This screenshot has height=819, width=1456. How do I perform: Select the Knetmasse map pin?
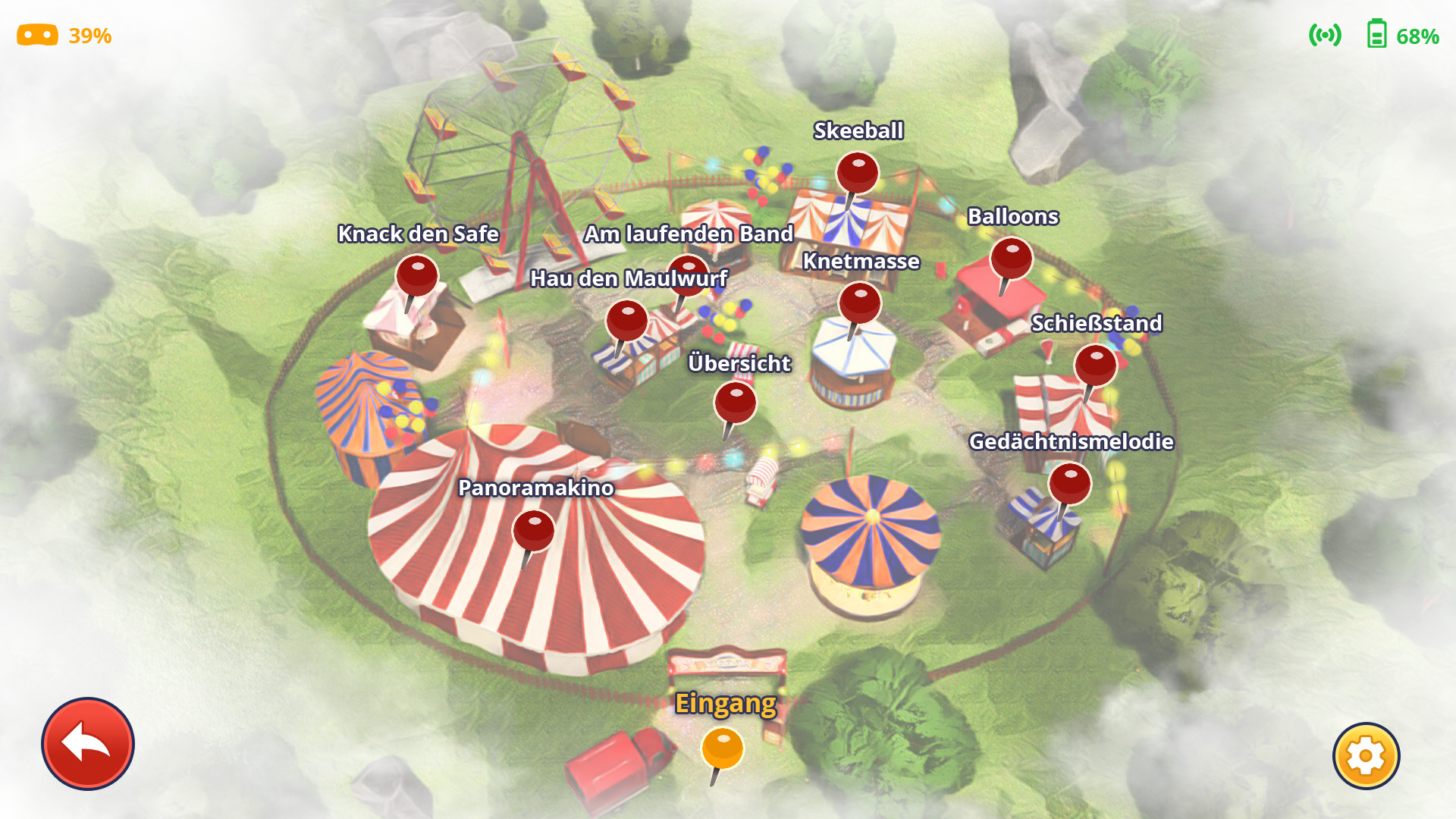click(860, 304)
